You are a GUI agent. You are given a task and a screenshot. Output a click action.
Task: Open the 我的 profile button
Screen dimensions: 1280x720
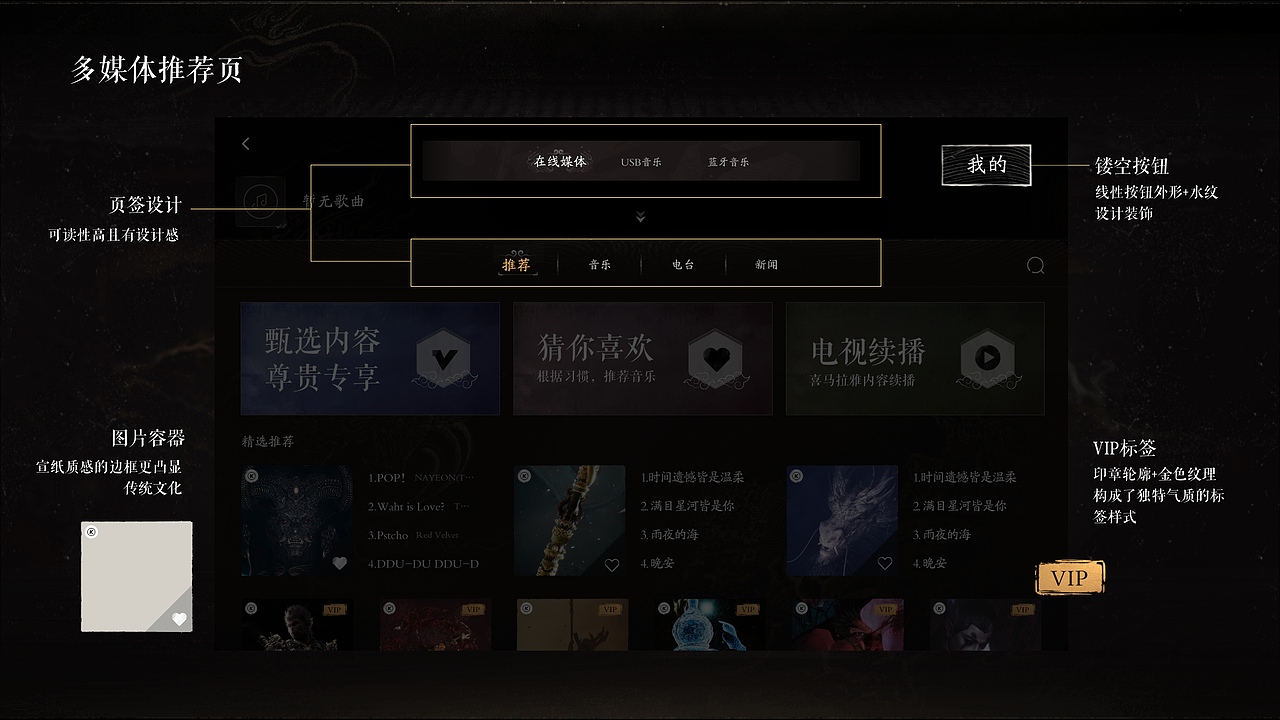point(986,165)
